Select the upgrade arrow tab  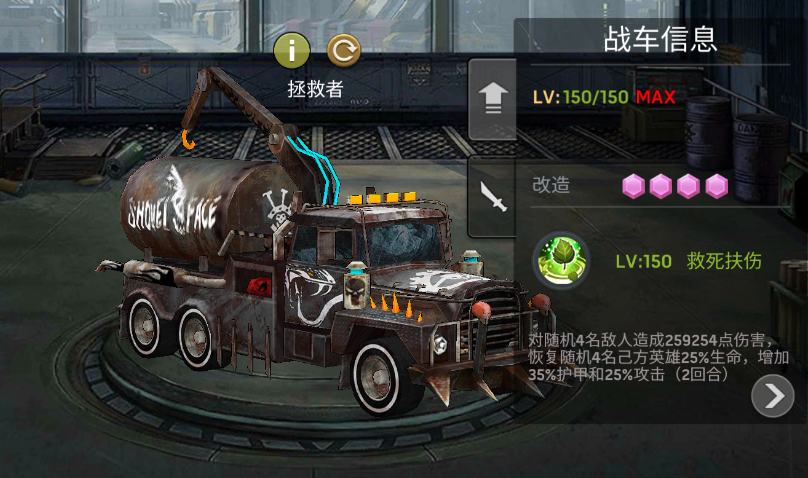click(492, 99)
